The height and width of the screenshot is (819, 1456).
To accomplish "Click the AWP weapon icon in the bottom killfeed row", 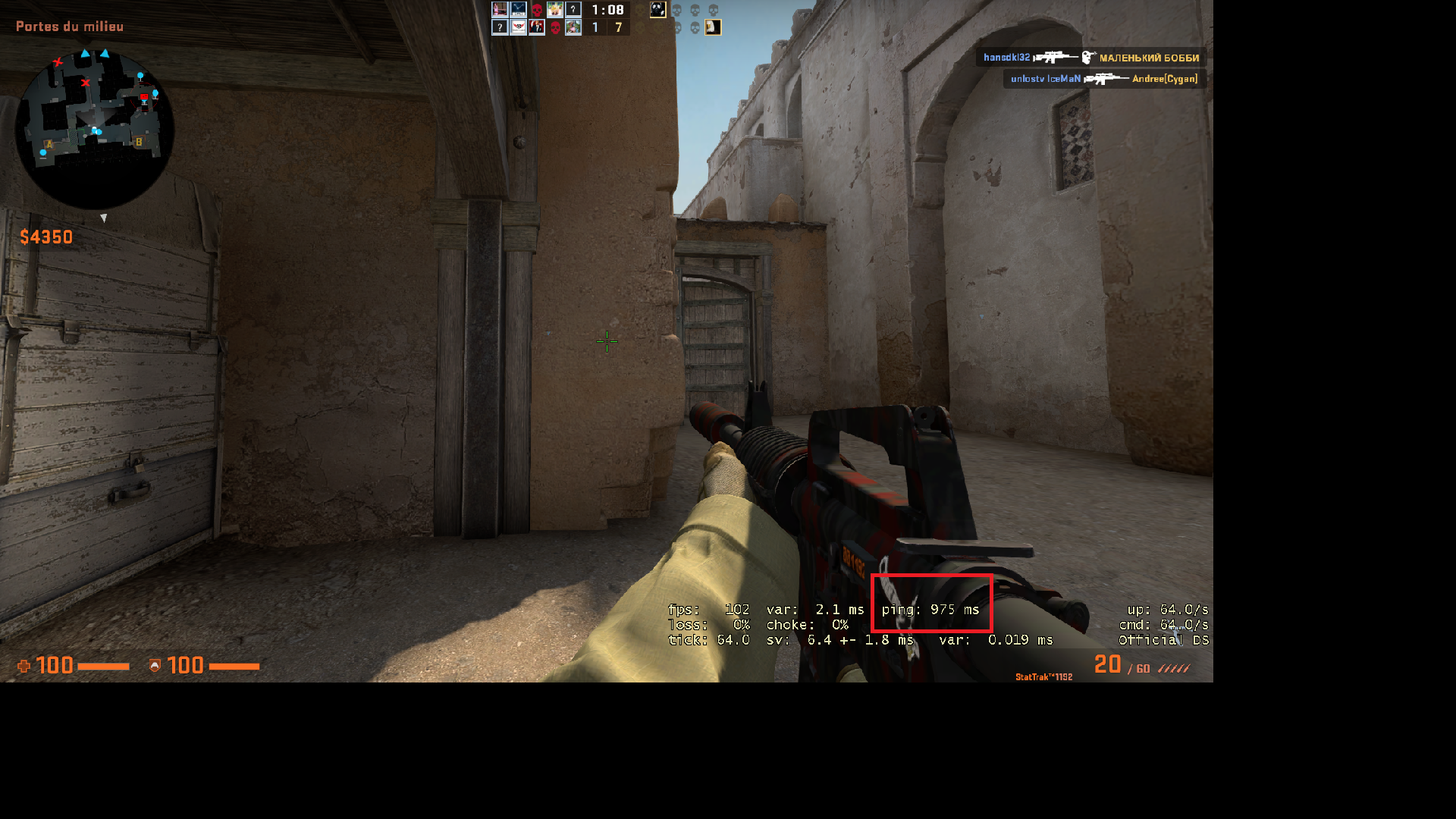I will click(1107, 78).
